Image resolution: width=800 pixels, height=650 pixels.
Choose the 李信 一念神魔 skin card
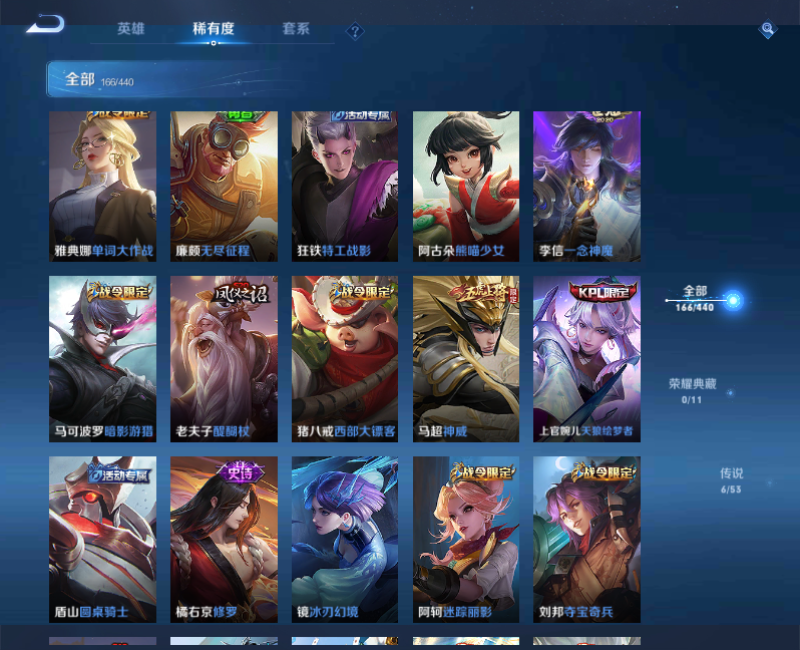[x=587, y=186]
